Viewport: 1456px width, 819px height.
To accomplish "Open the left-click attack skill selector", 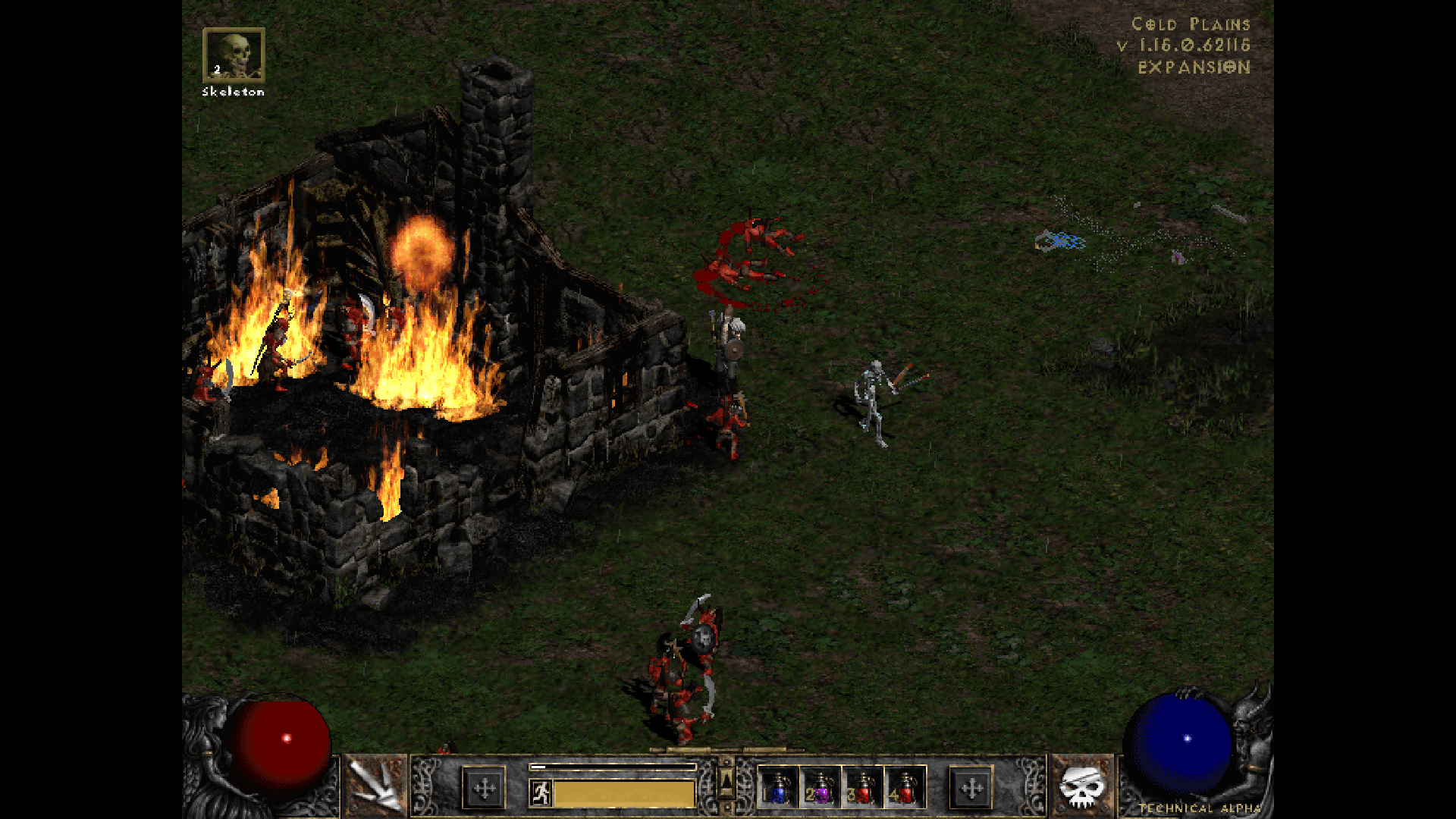I will pos(376,786).
